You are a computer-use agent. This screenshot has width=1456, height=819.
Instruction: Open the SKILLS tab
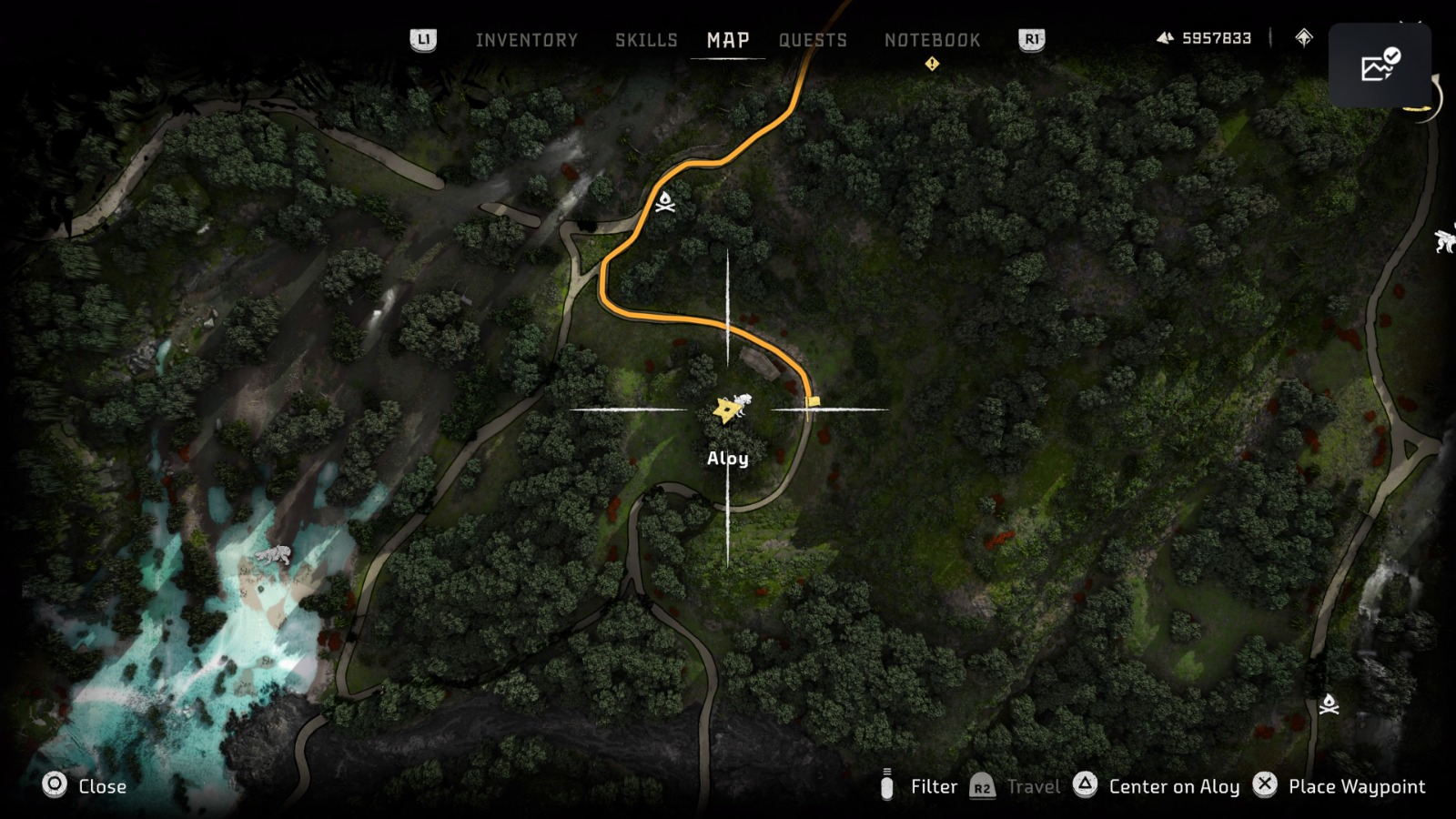point(646,40)
